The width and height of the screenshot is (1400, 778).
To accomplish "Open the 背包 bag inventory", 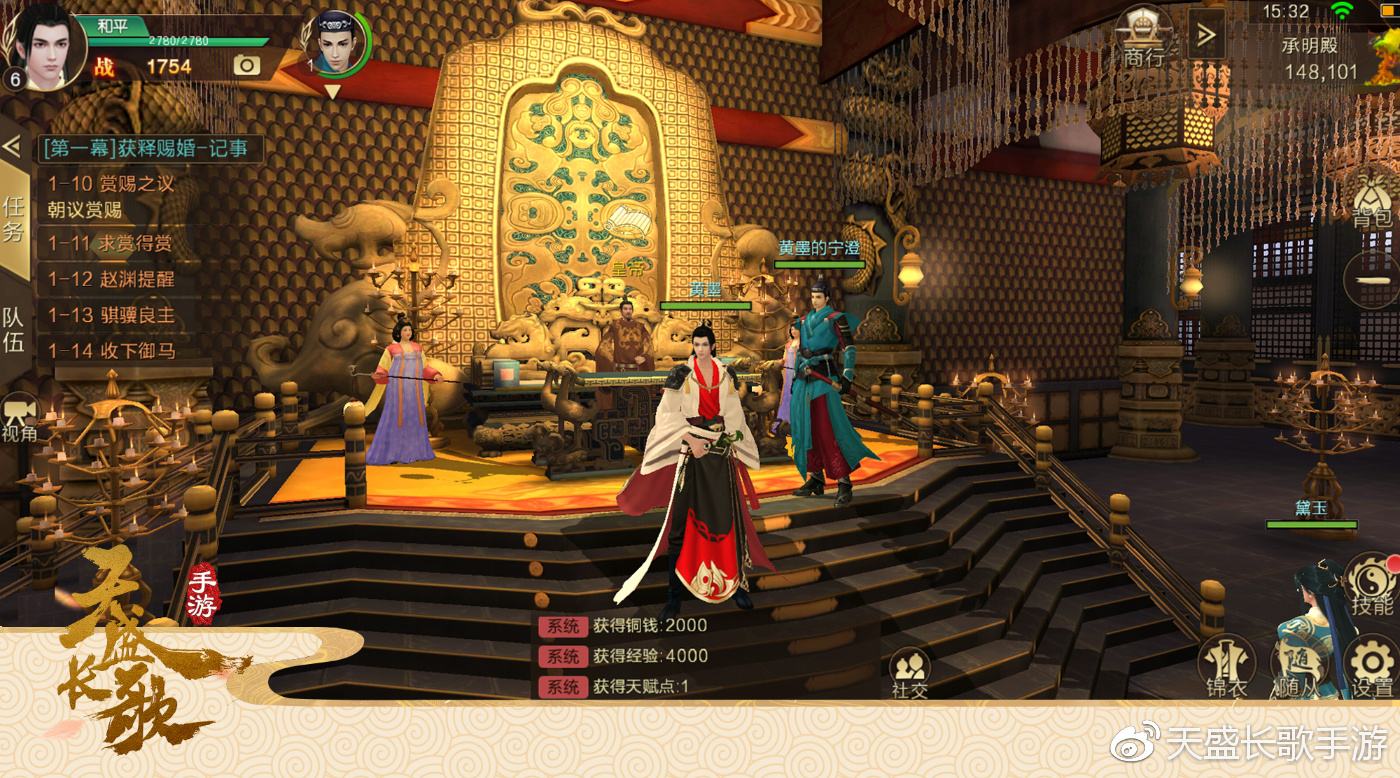I will point(1372,198).
